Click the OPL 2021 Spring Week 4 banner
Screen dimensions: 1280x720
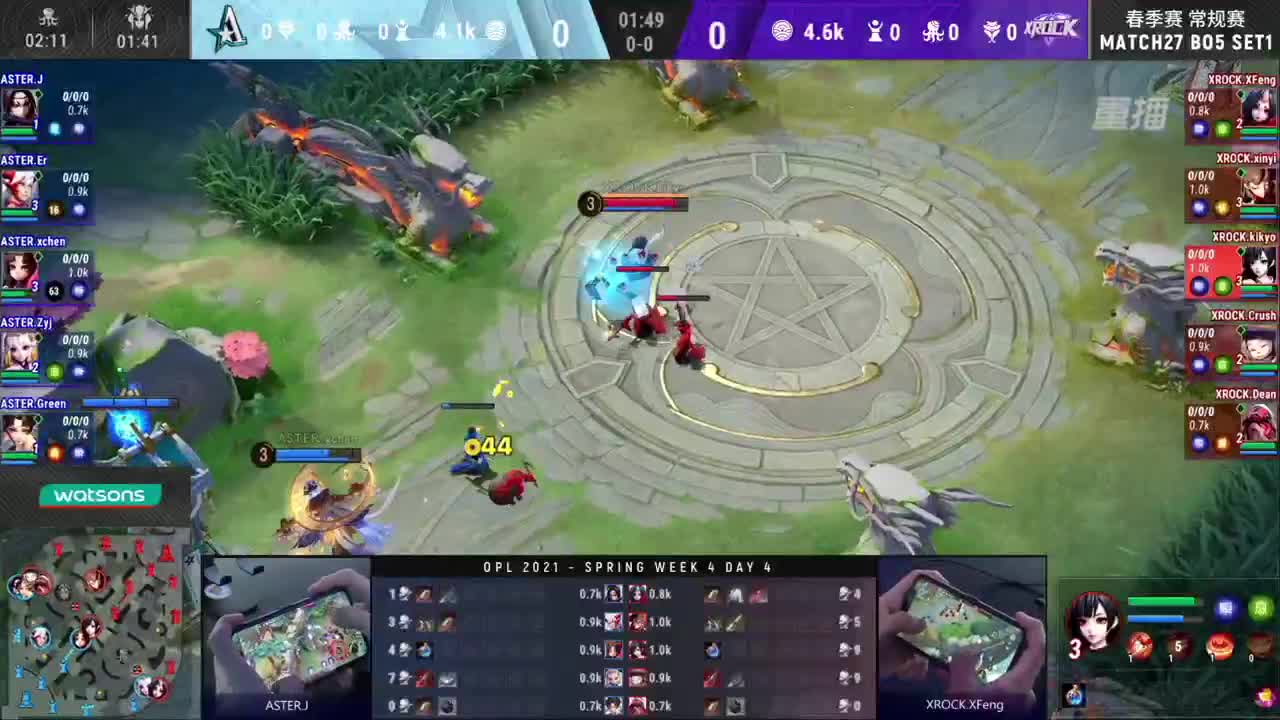(628, 567)
